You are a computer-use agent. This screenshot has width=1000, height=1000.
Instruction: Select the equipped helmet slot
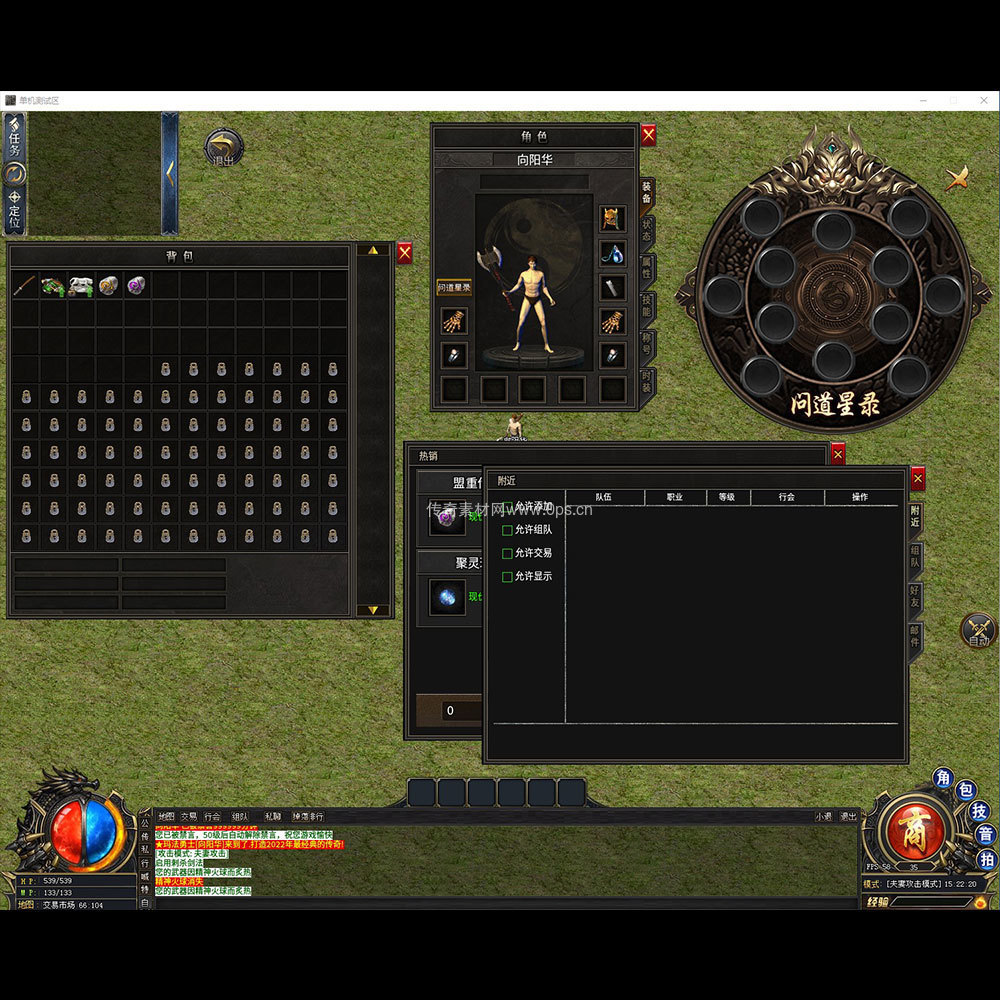pyautogui.click(x=612, y=218)
